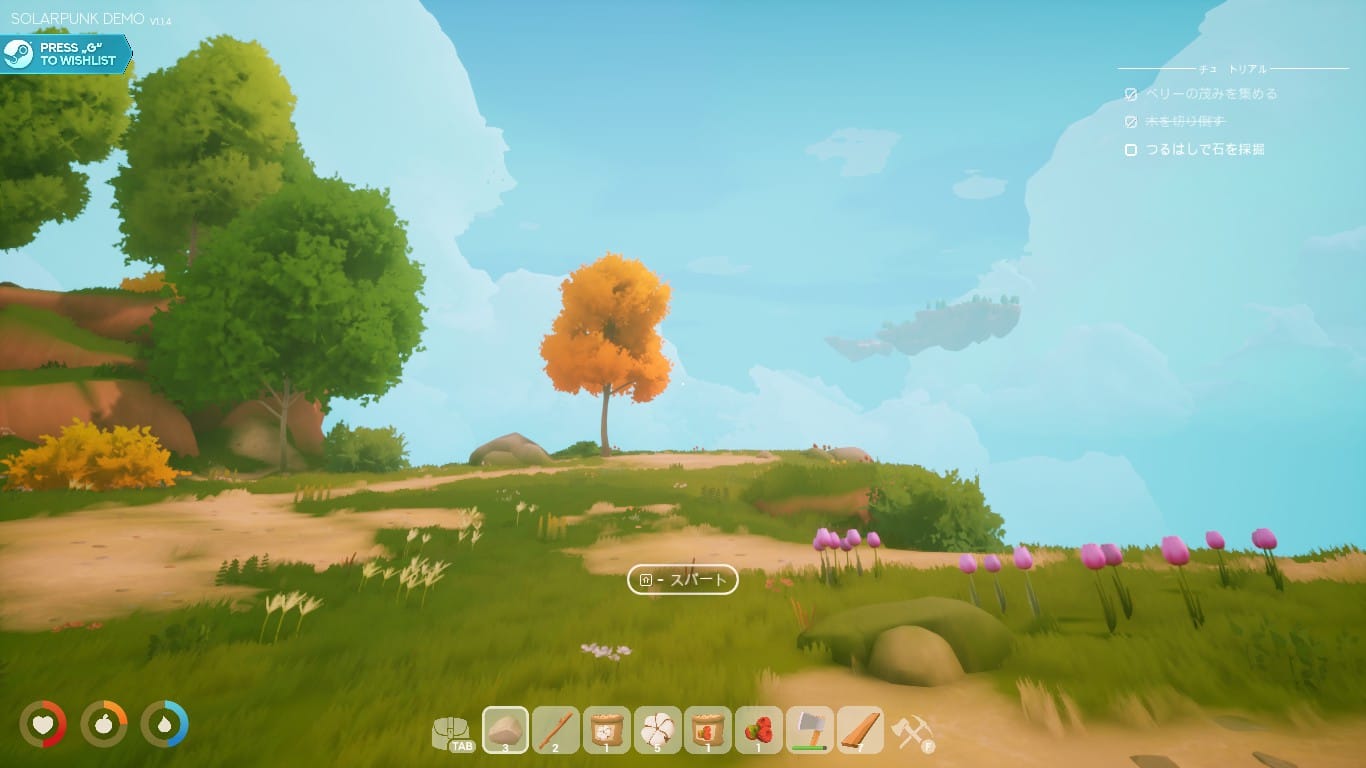Screen dimensions: 1366x768
Task: Click the Steam wishlist banner
Action: coord(66,54)
